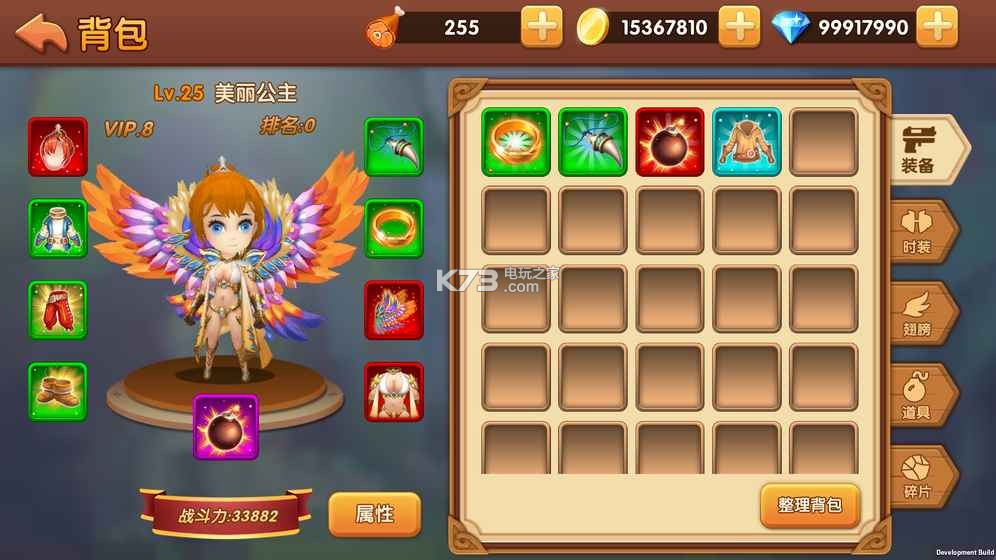Inspect the equipped red hair slot

58,147
